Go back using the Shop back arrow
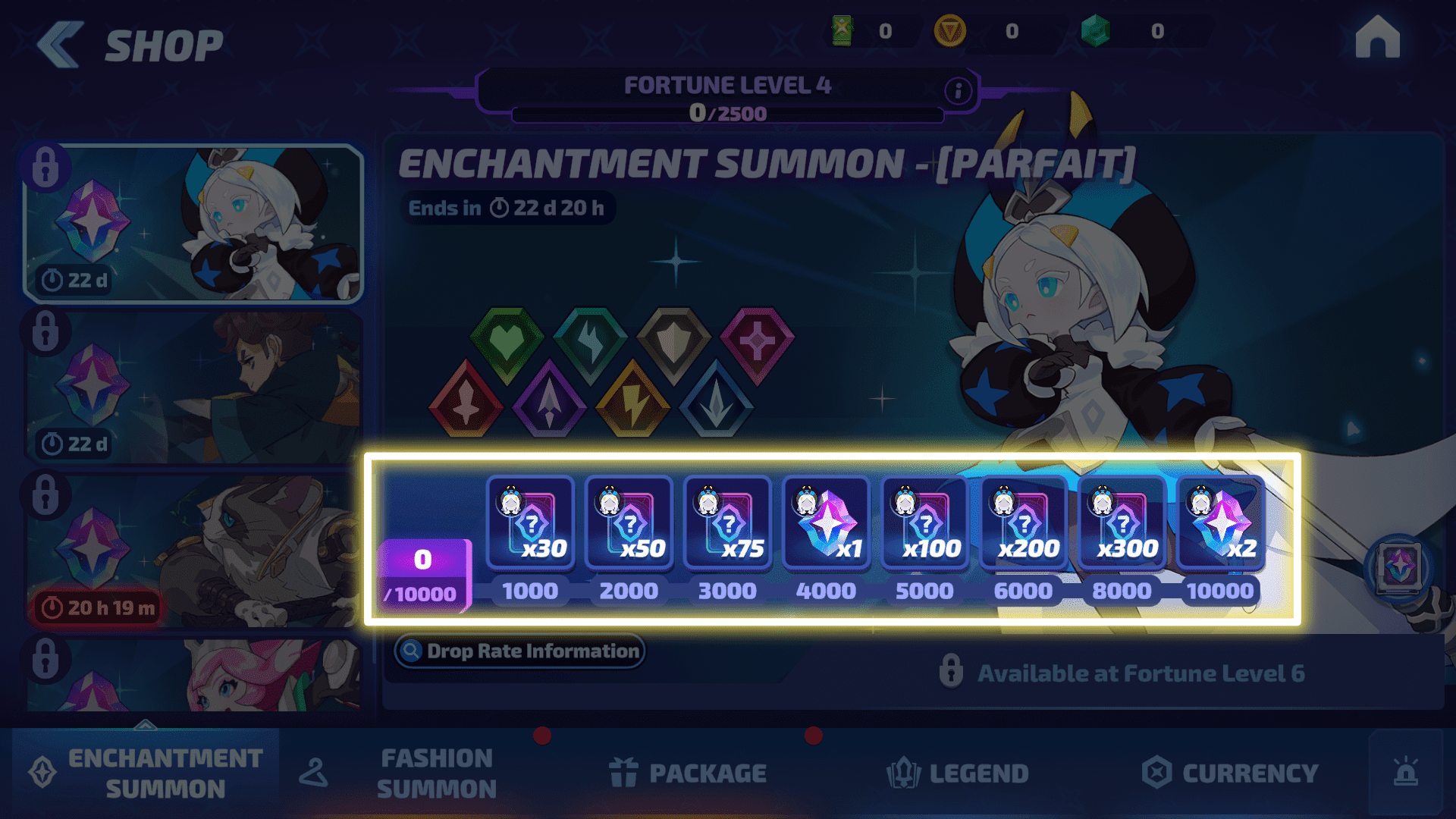Screen dimensions: 1456x819 [59, 45]
